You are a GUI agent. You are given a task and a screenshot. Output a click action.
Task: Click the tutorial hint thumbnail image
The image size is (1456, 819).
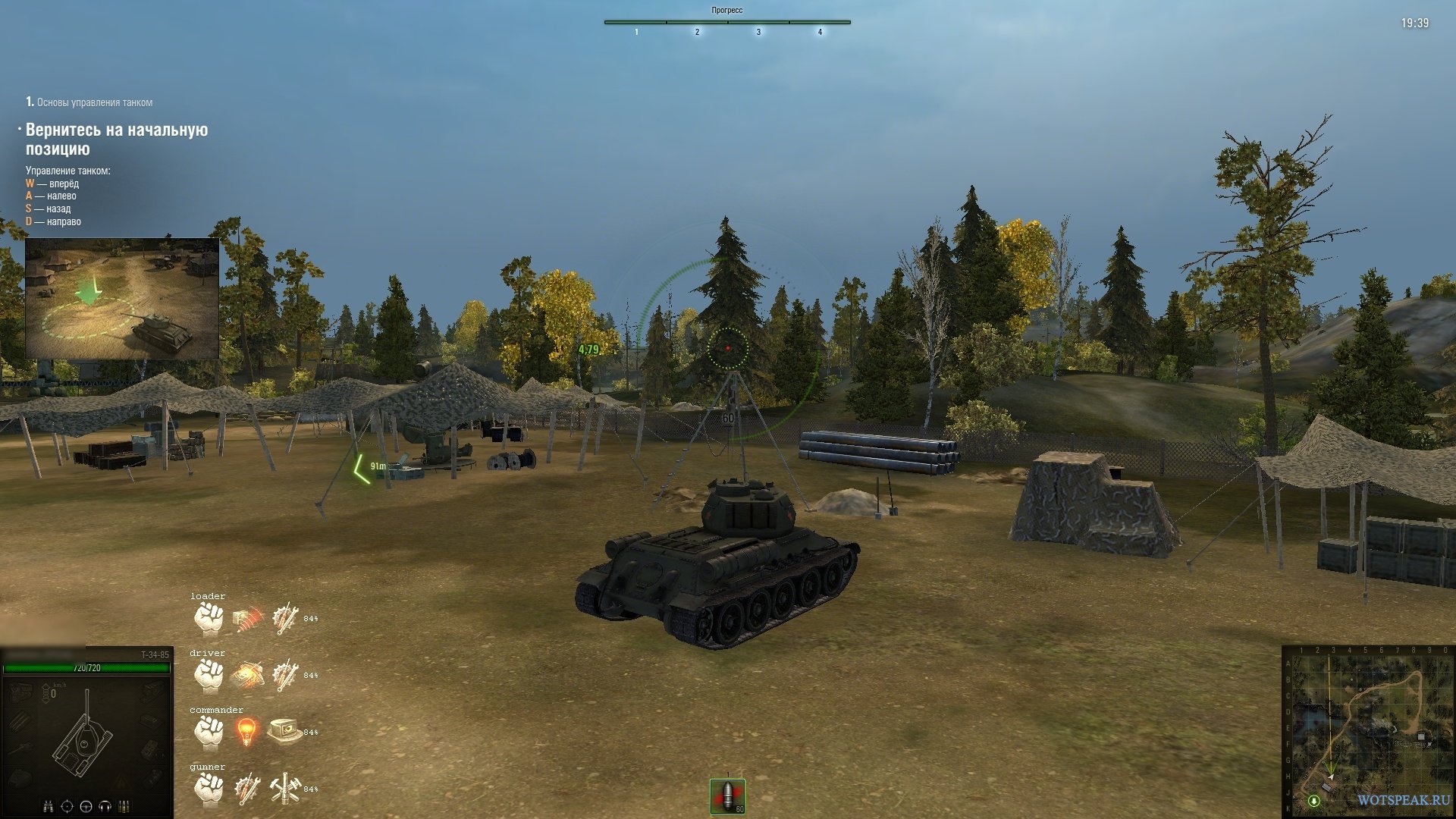click(x=122, y=299)
